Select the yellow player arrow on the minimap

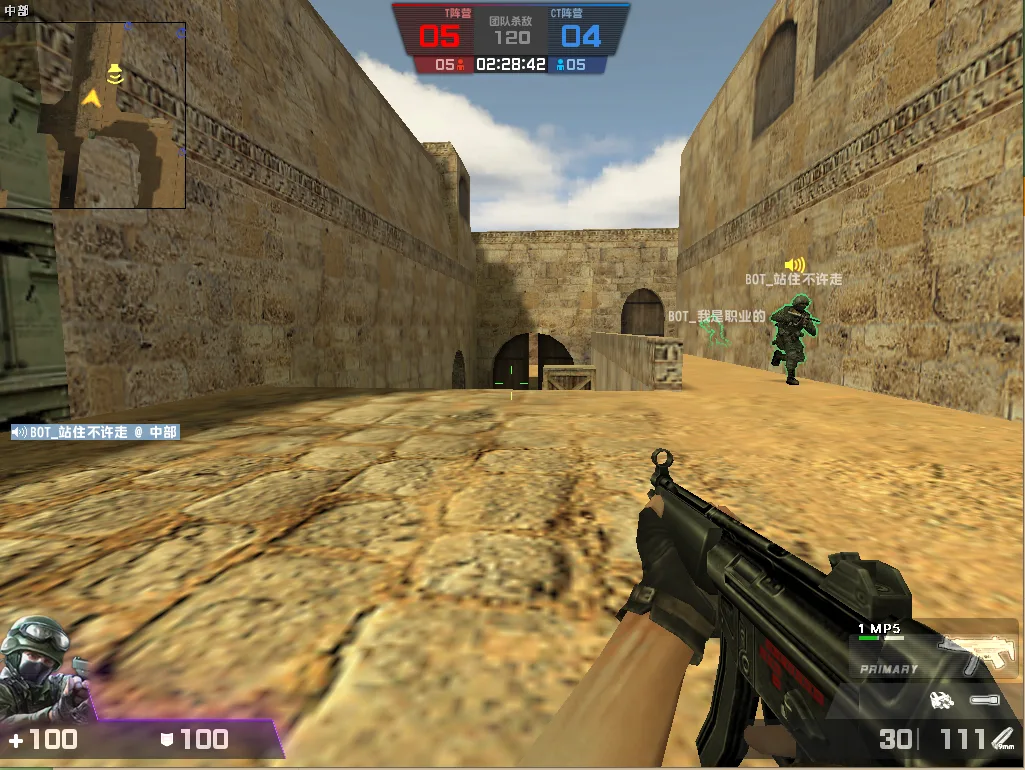pos(93,97)
